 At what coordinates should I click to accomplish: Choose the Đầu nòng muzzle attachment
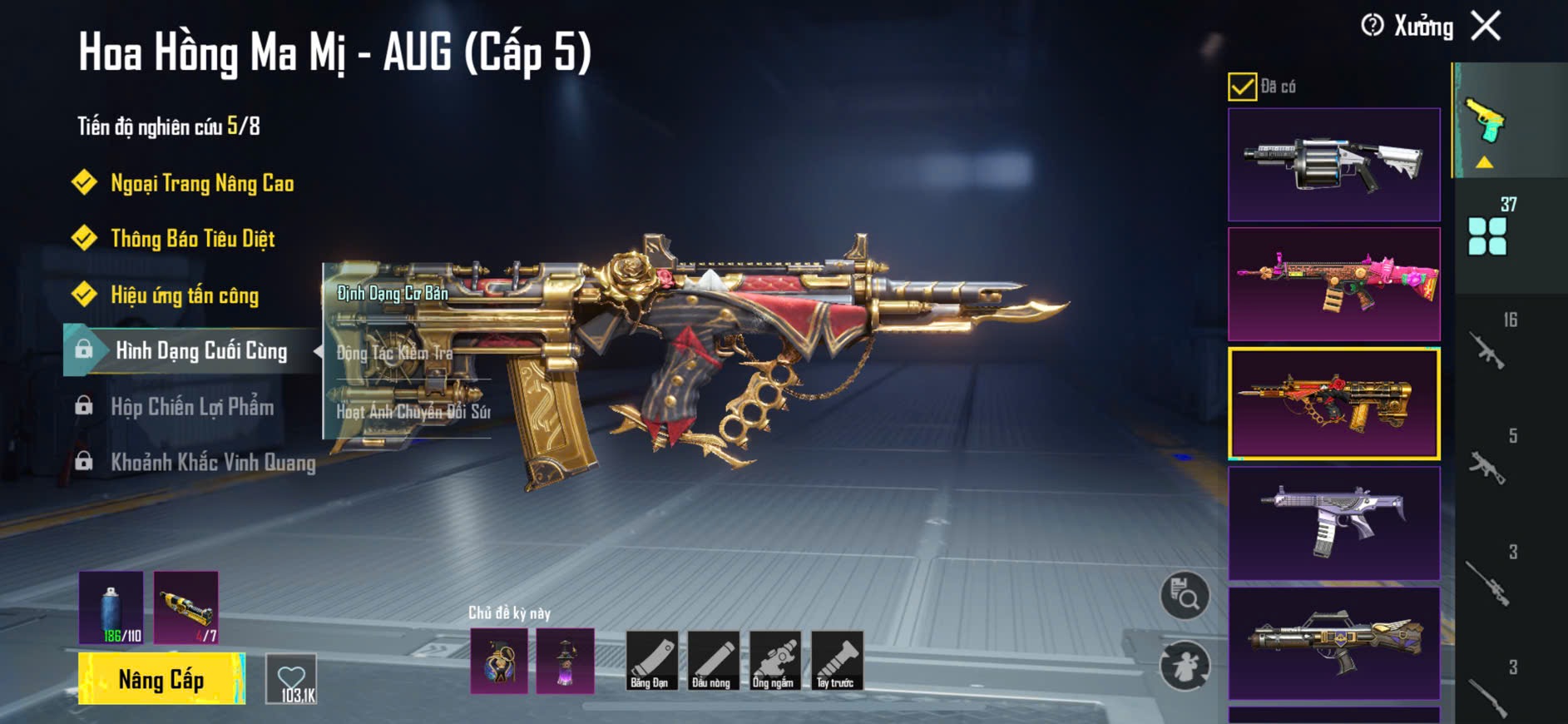711,661
